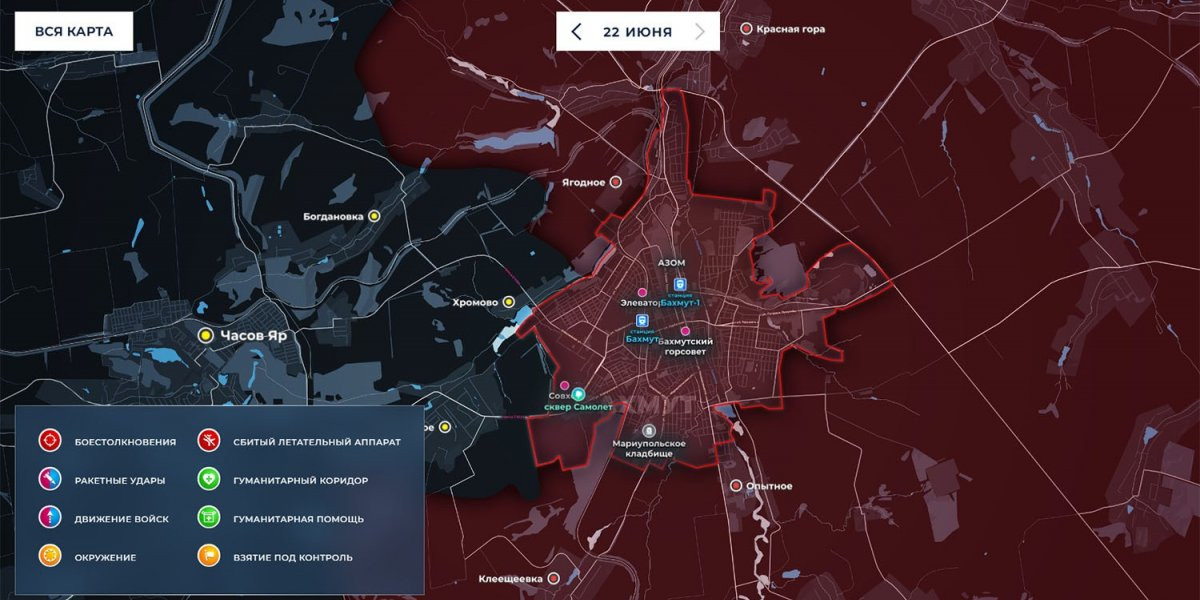Go to the previous date with the left arrow

click(576, 31)
